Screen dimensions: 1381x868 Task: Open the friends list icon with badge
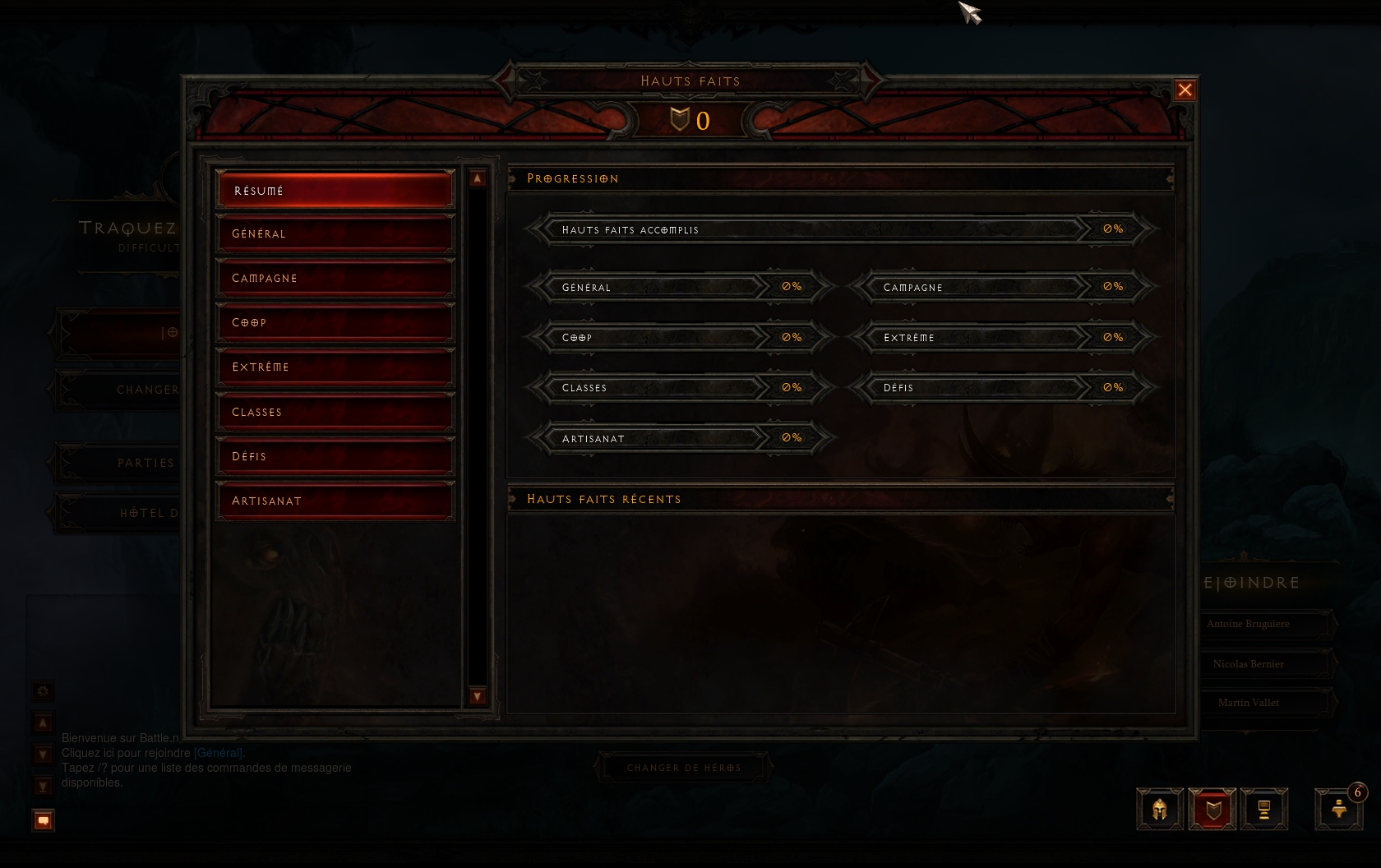[1339, 810]
